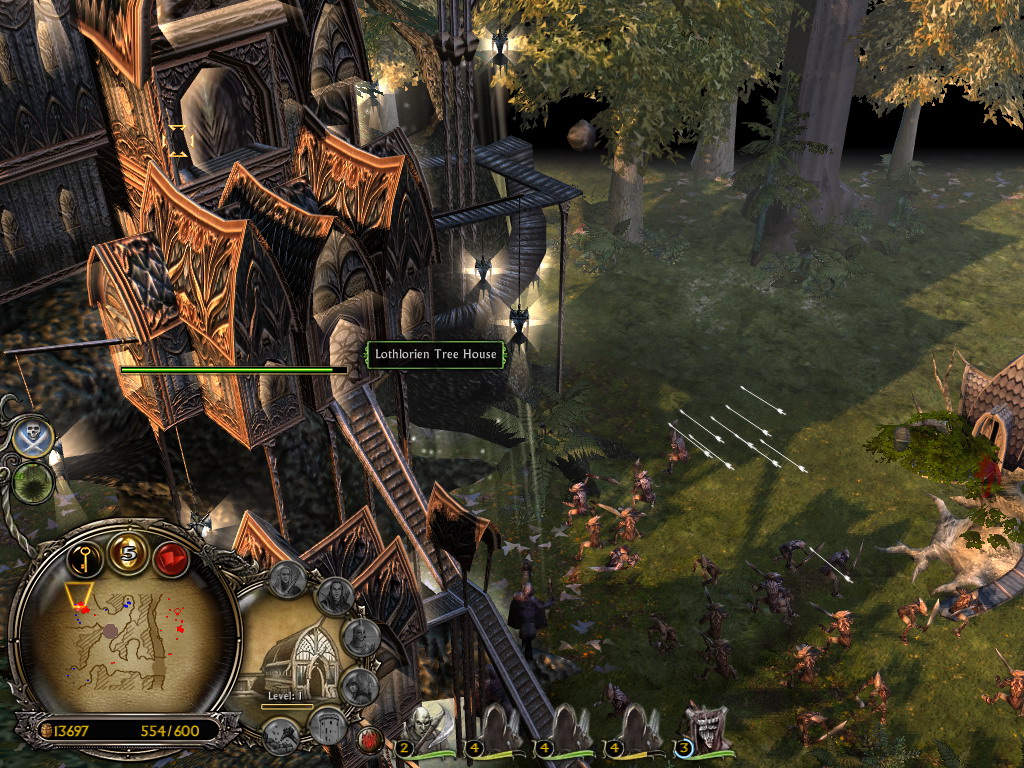Click the skull and crossed swords button
The height and width of the screenshot is (768, 1024).
(33, 437)
